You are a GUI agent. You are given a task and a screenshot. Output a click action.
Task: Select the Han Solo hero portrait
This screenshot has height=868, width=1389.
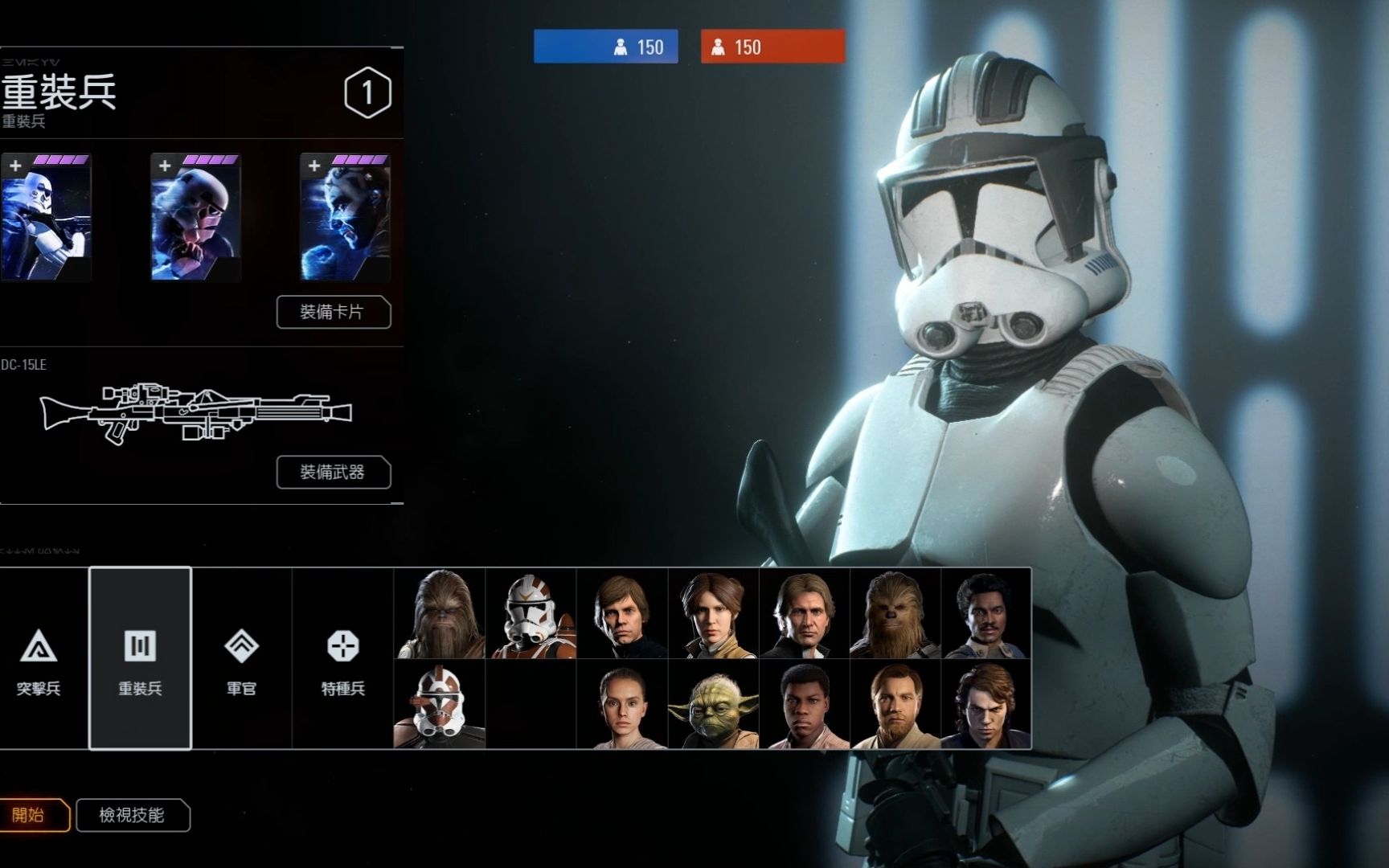point(804,613)
